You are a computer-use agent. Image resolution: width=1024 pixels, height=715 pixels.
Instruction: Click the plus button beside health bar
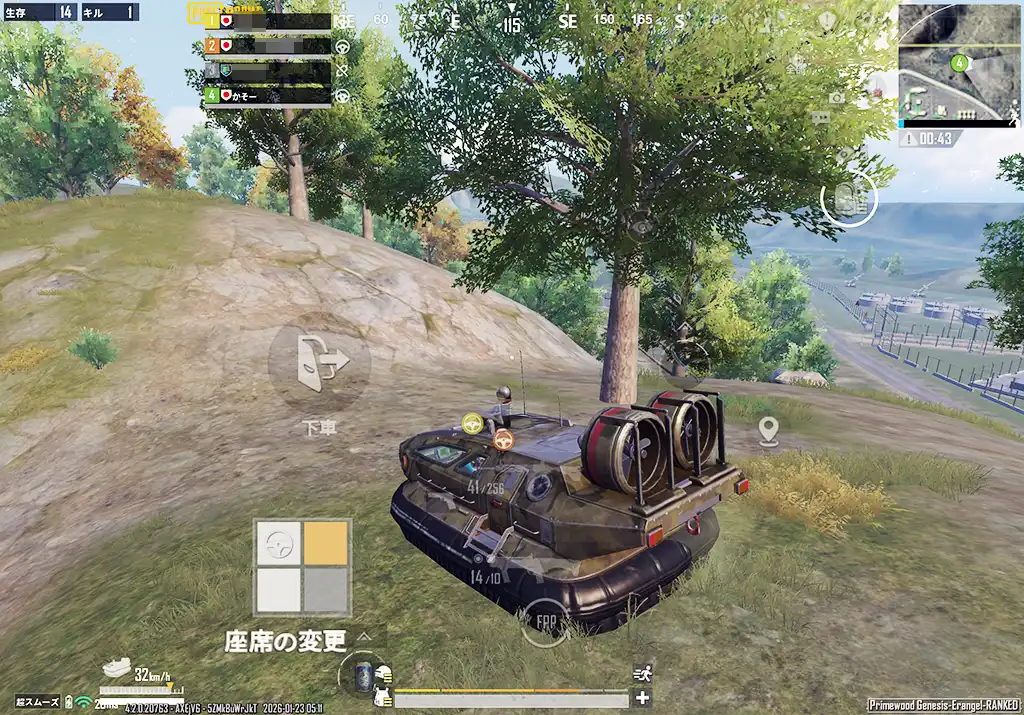pos(642,698)
